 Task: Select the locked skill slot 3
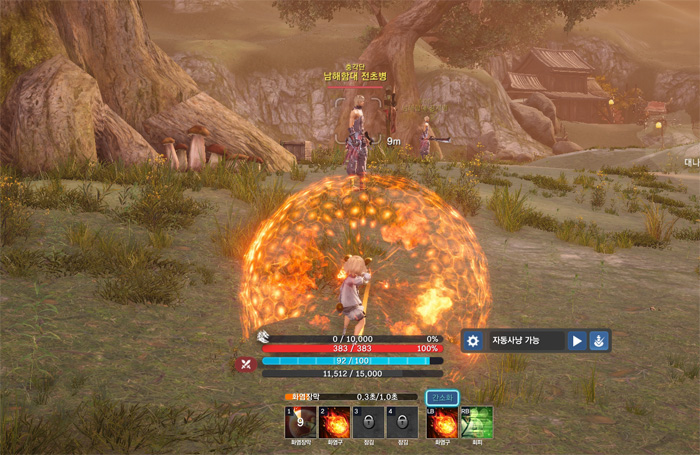[368, 422]
